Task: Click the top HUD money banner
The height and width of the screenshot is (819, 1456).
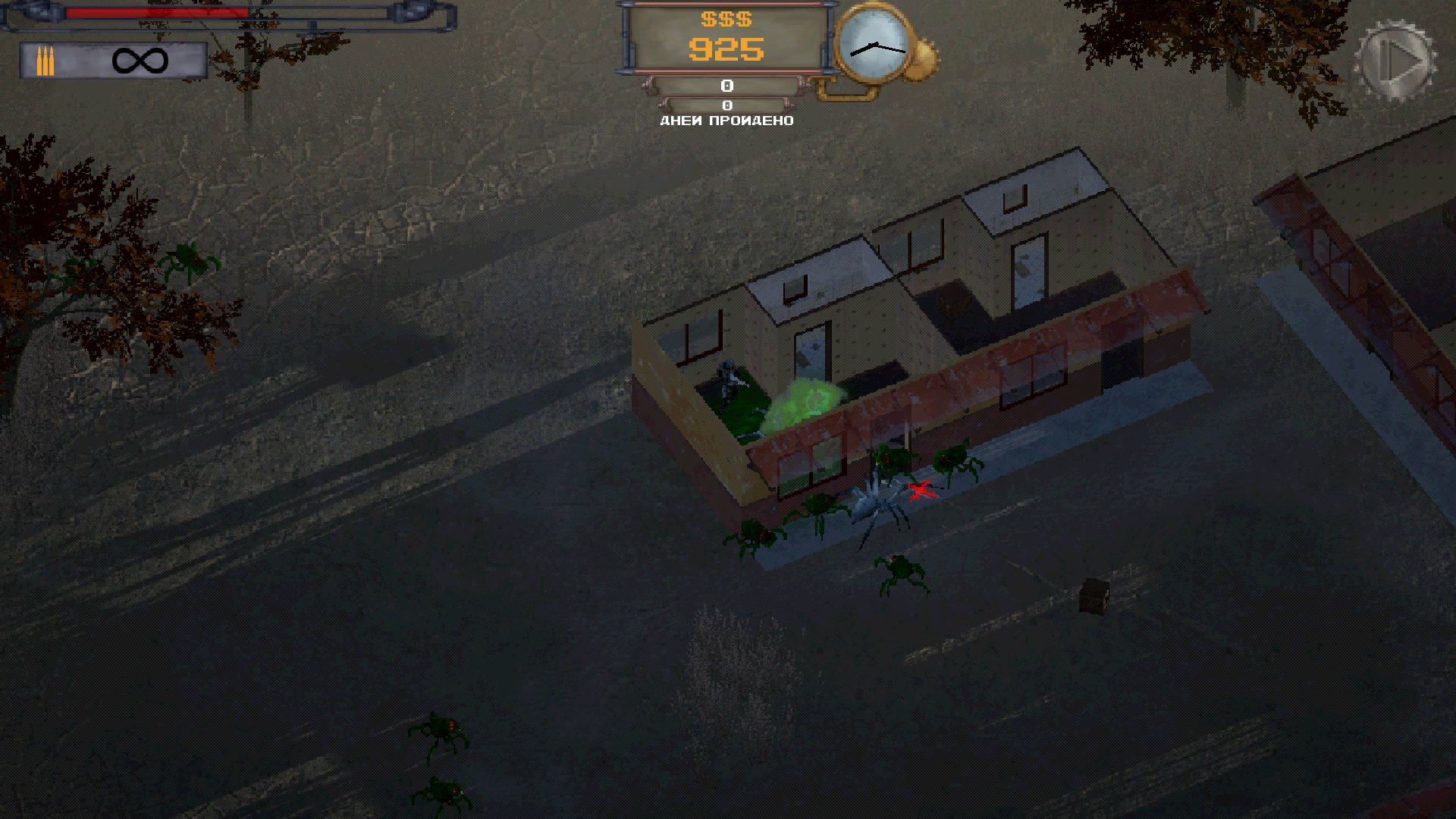Action: pyautogui.click(x=726, y=38)
